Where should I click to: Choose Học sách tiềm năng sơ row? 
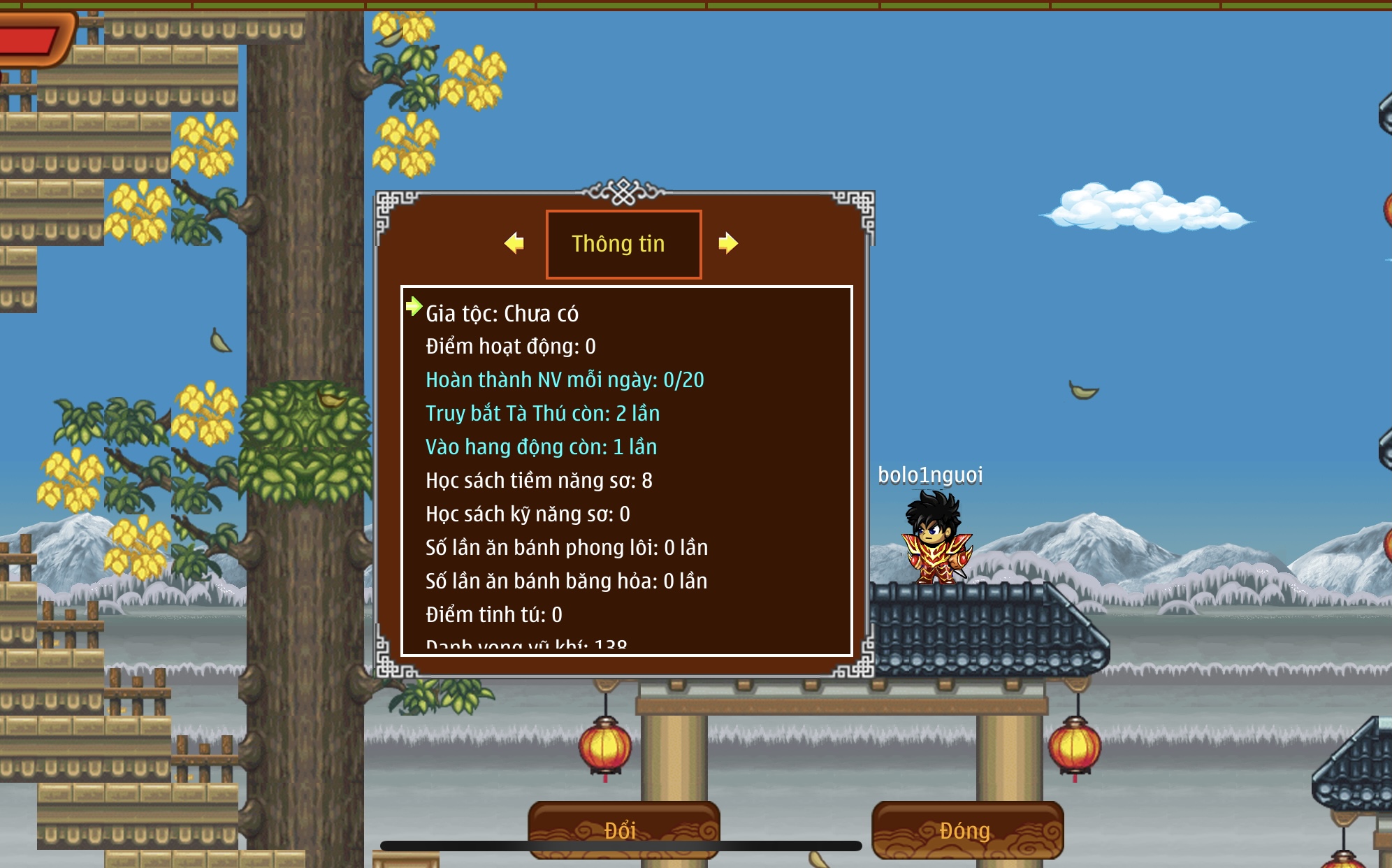pyautogui.click(x=539, y=481)
